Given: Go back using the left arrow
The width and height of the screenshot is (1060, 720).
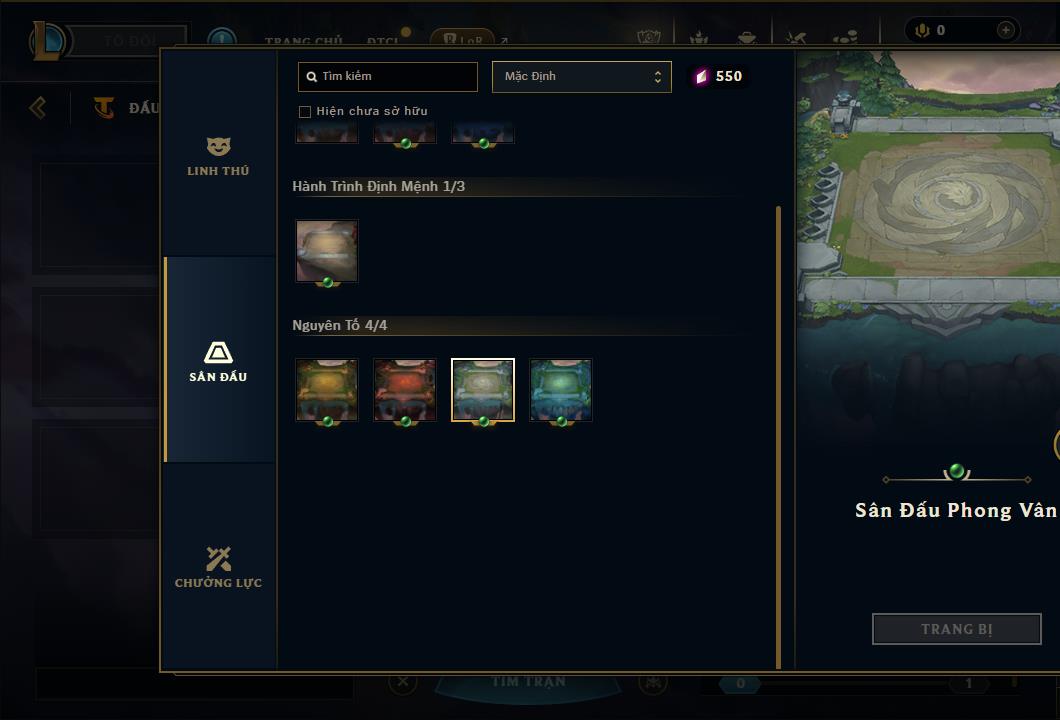Looking at the screenshot, I should point(38,107).
